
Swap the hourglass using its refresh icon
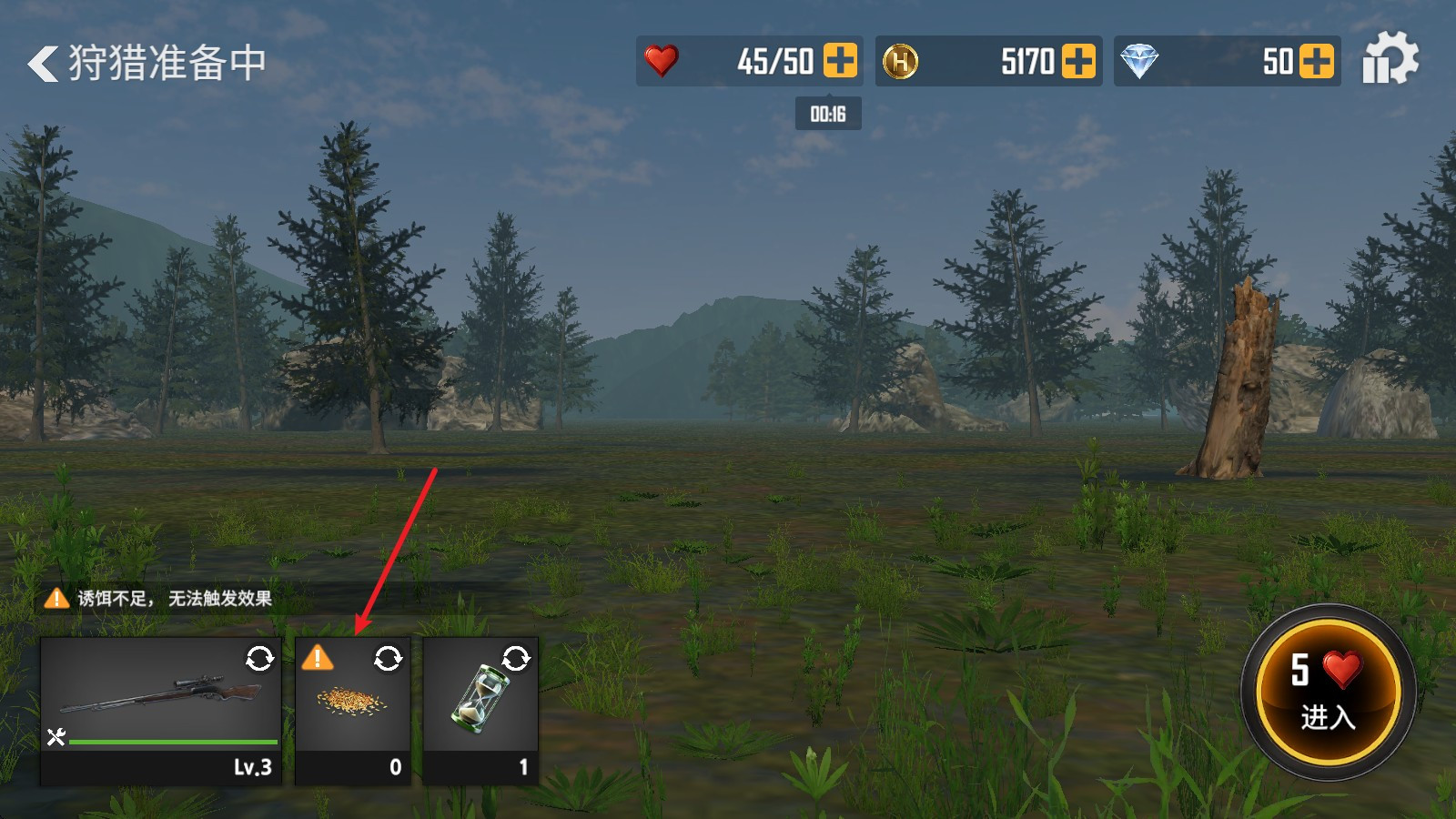click(x=516, y=658)
